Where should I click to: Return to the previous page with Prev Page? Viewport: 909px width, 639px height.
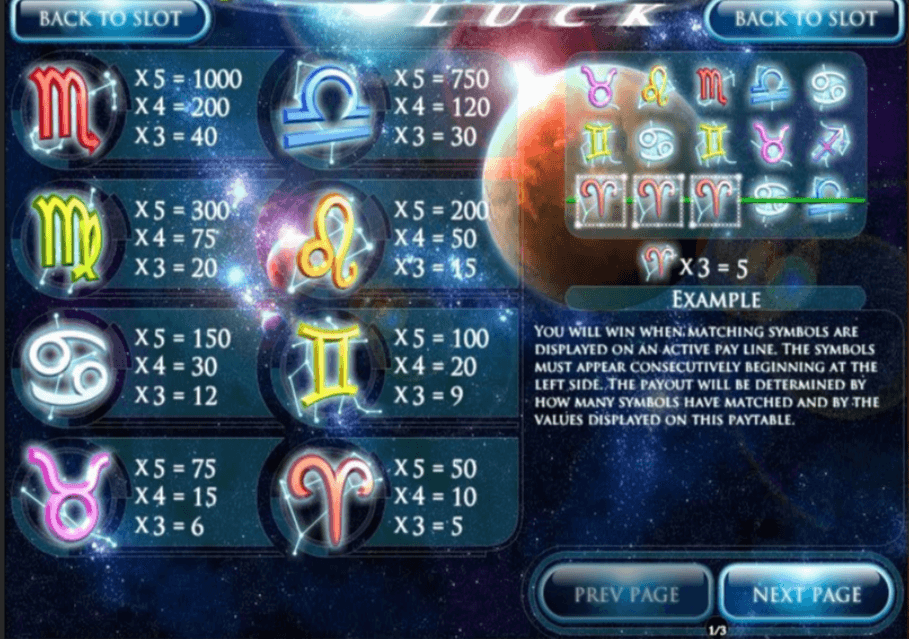tap(626, 594)
